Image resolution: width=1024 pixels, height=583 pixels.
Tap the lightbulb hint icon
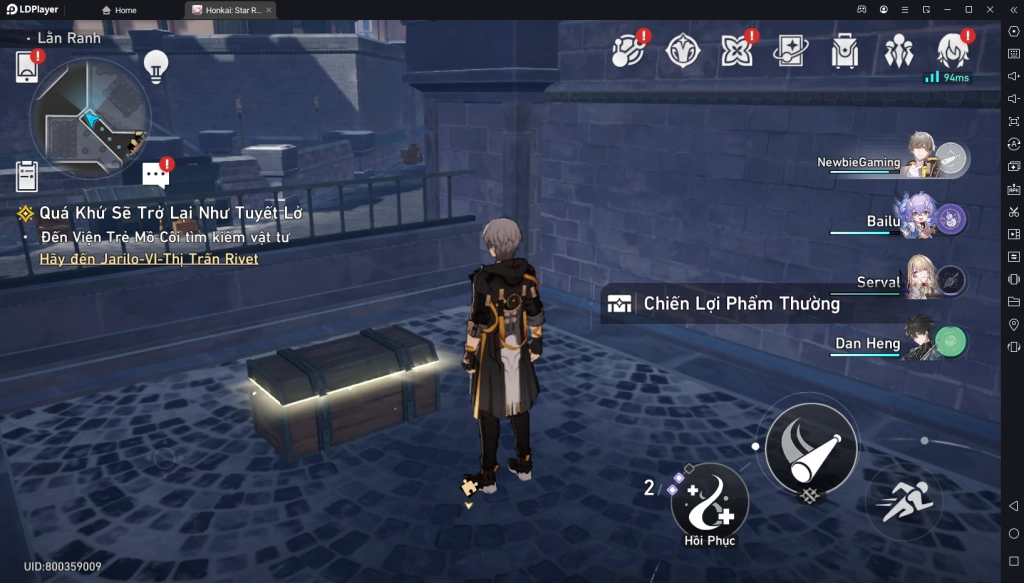pyautogui.click(x=155, y=65)
